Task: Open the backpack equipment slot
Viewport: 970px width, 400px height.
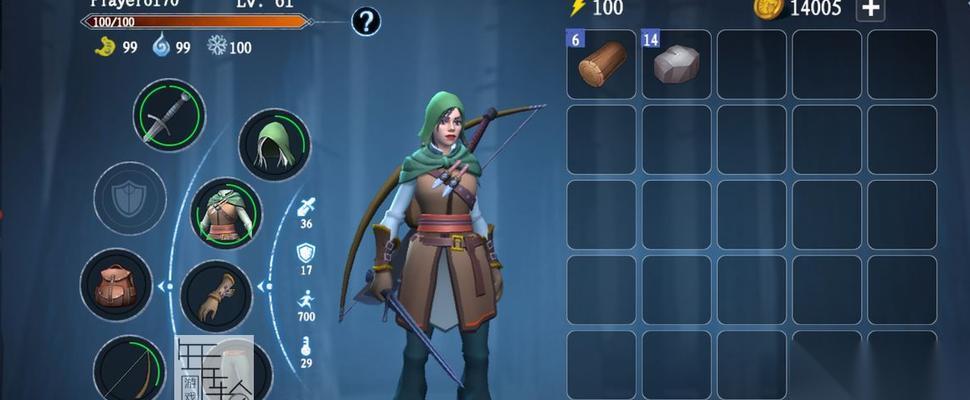Action: 116,285
